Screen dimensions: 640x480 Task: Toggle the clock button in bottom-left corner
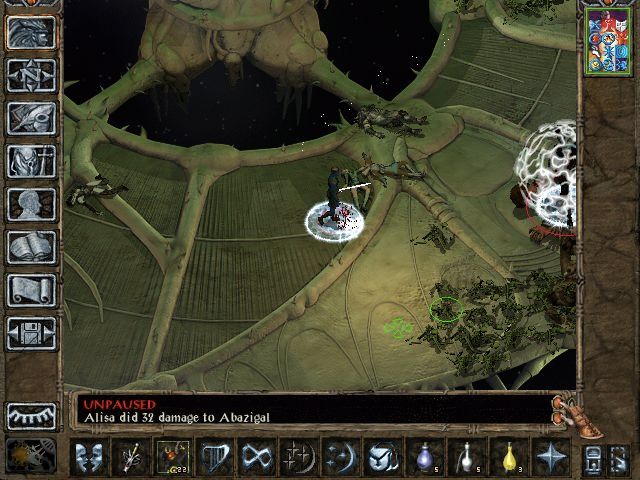pyautogui.click(x=24, y=456)
